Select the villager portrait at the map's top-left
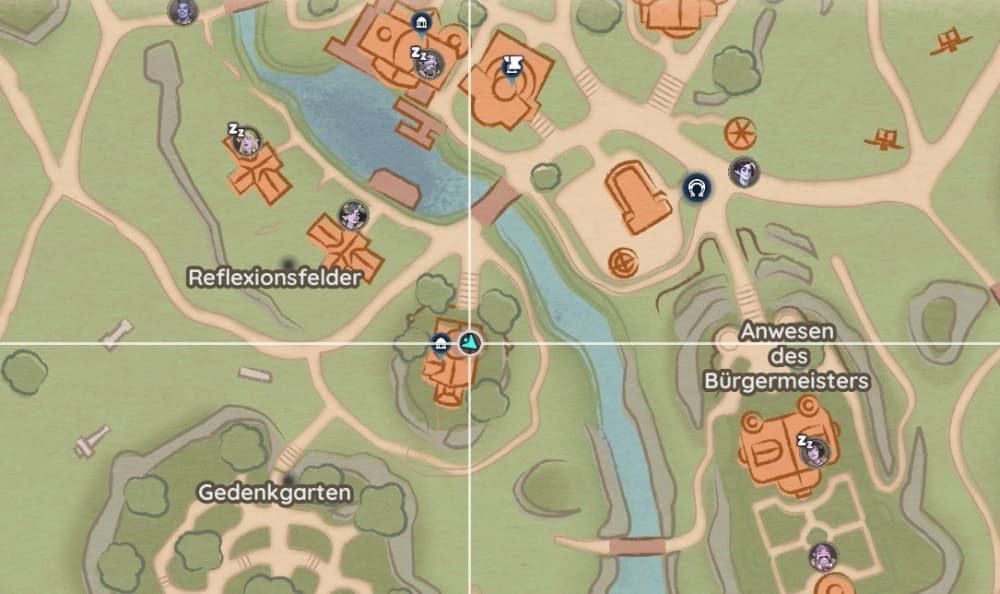 (x=183, y=11)
